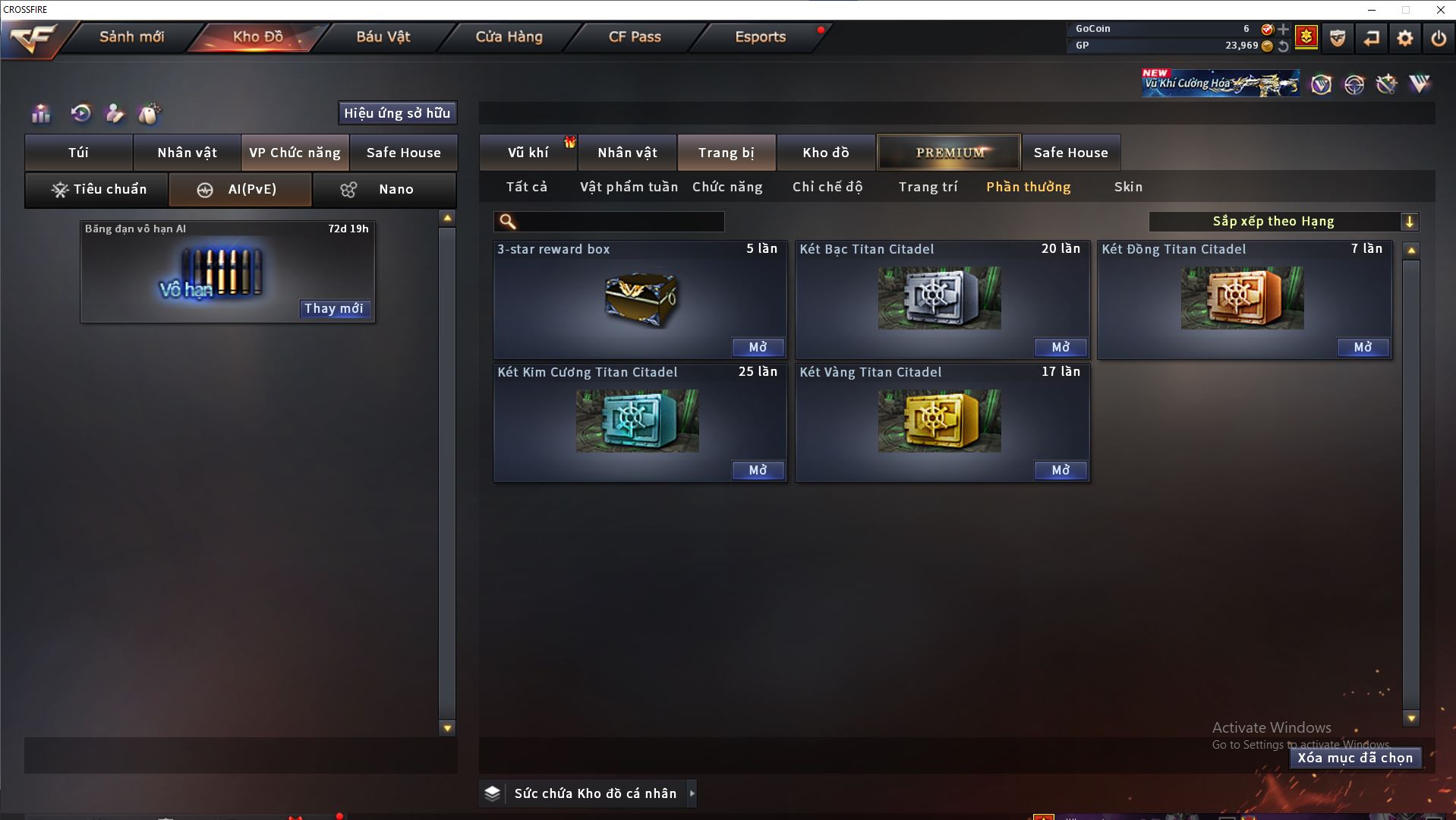1456x820 pixels.
Task: Open the 3-star reward box
Action: pos(758,347)
